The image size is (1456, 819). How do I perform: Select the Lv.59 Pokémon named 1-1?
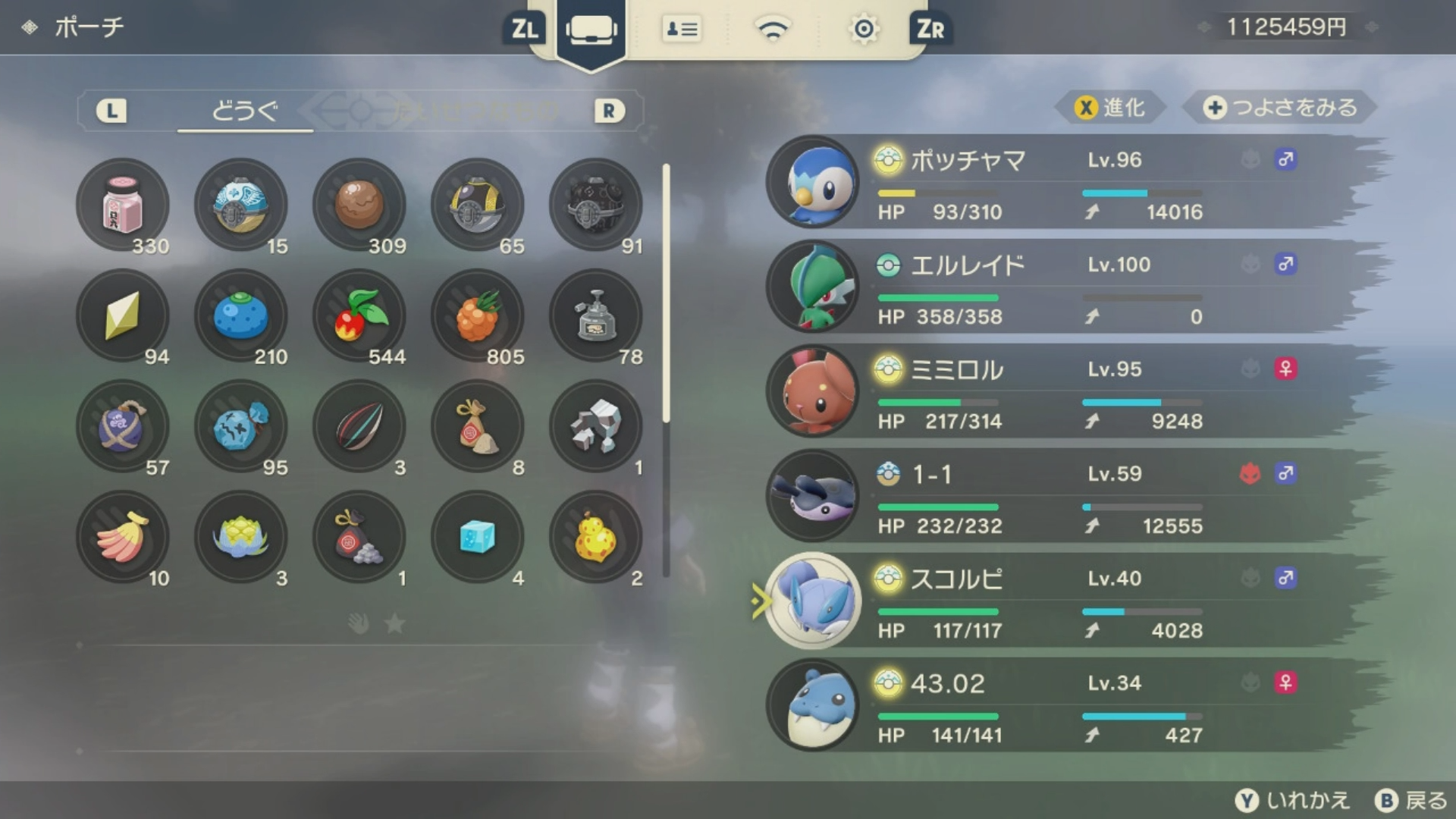click(1062, 497)
